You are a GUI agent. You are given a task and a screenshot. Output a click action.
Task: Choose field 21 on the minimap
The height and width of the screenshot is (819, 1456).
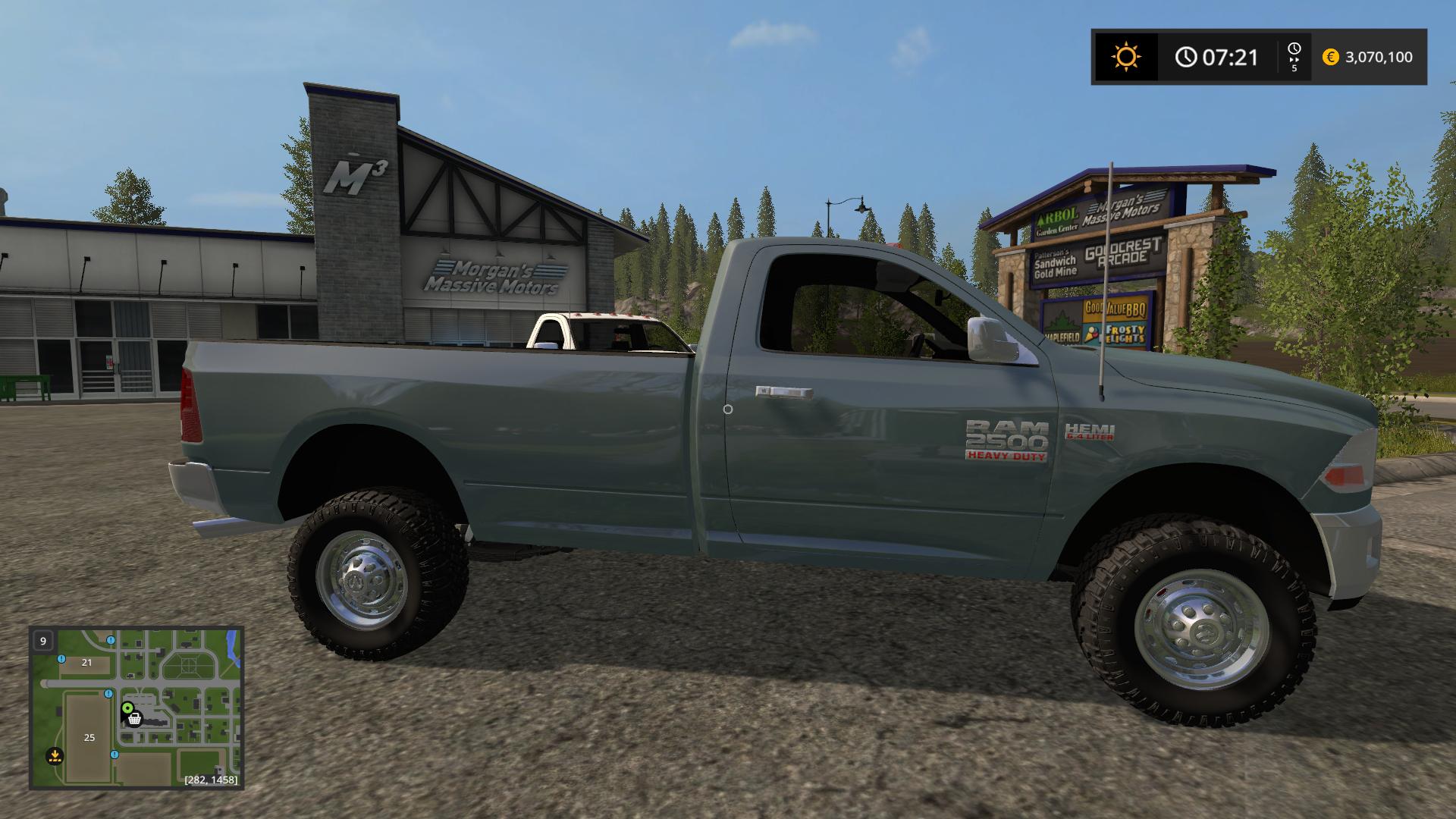click(x=86, y=662)
